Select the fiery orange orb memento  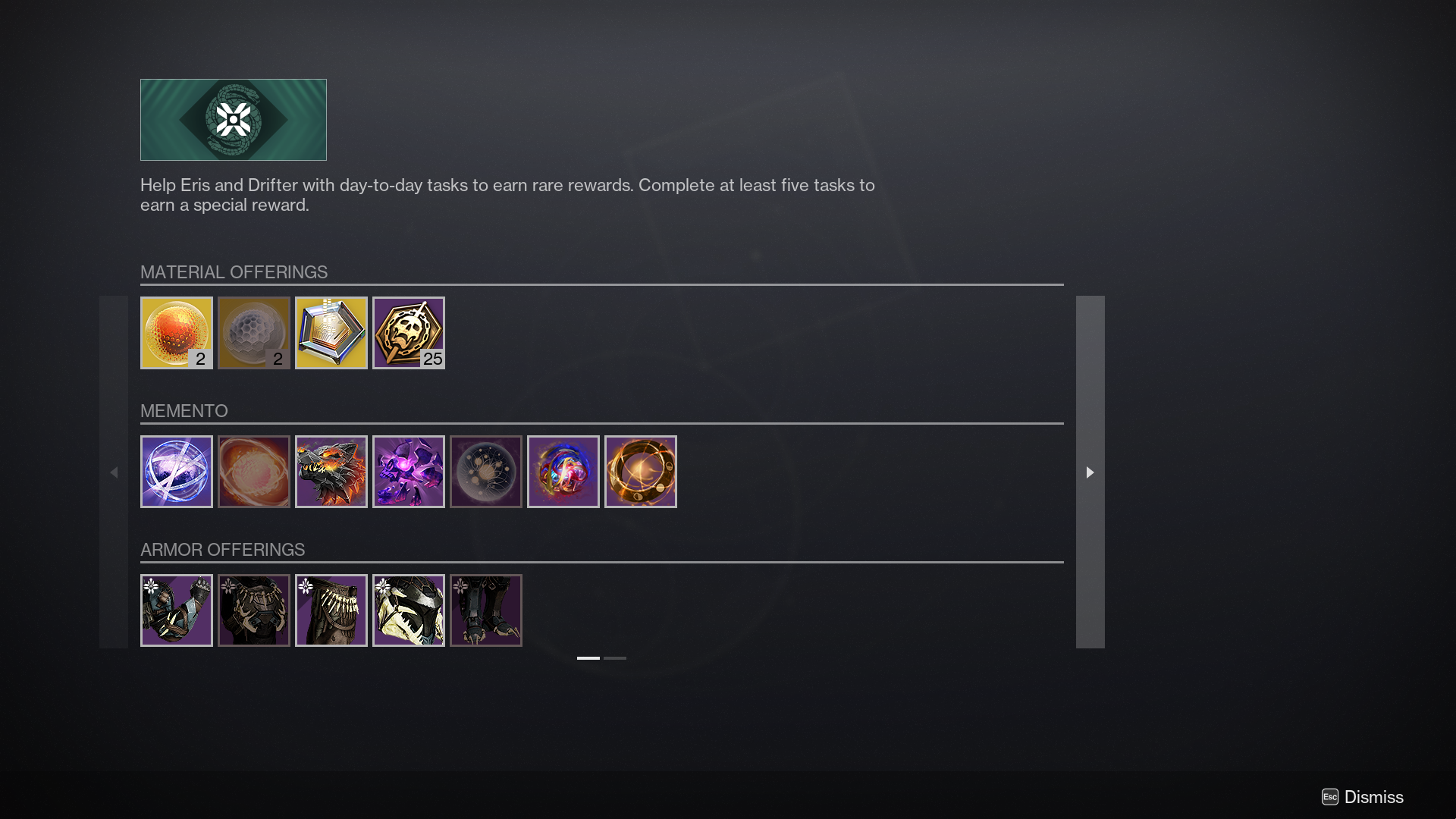click(x=254, y=471)
